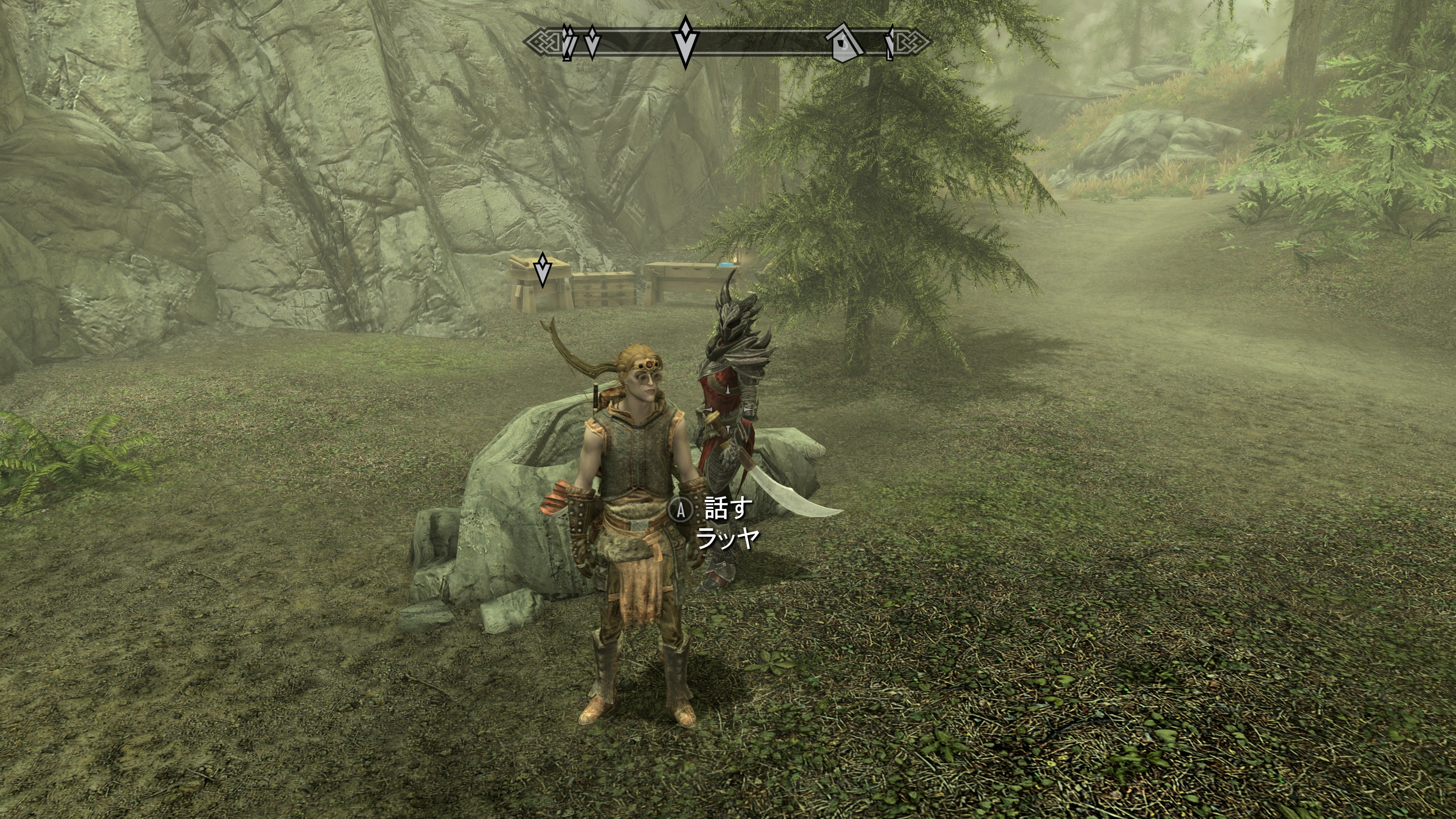The height and width of the screenshot is (819, 1456).
Task: Click the floating quest marker above the workbench
Action: pyautogui.click(x=543, y=270)
